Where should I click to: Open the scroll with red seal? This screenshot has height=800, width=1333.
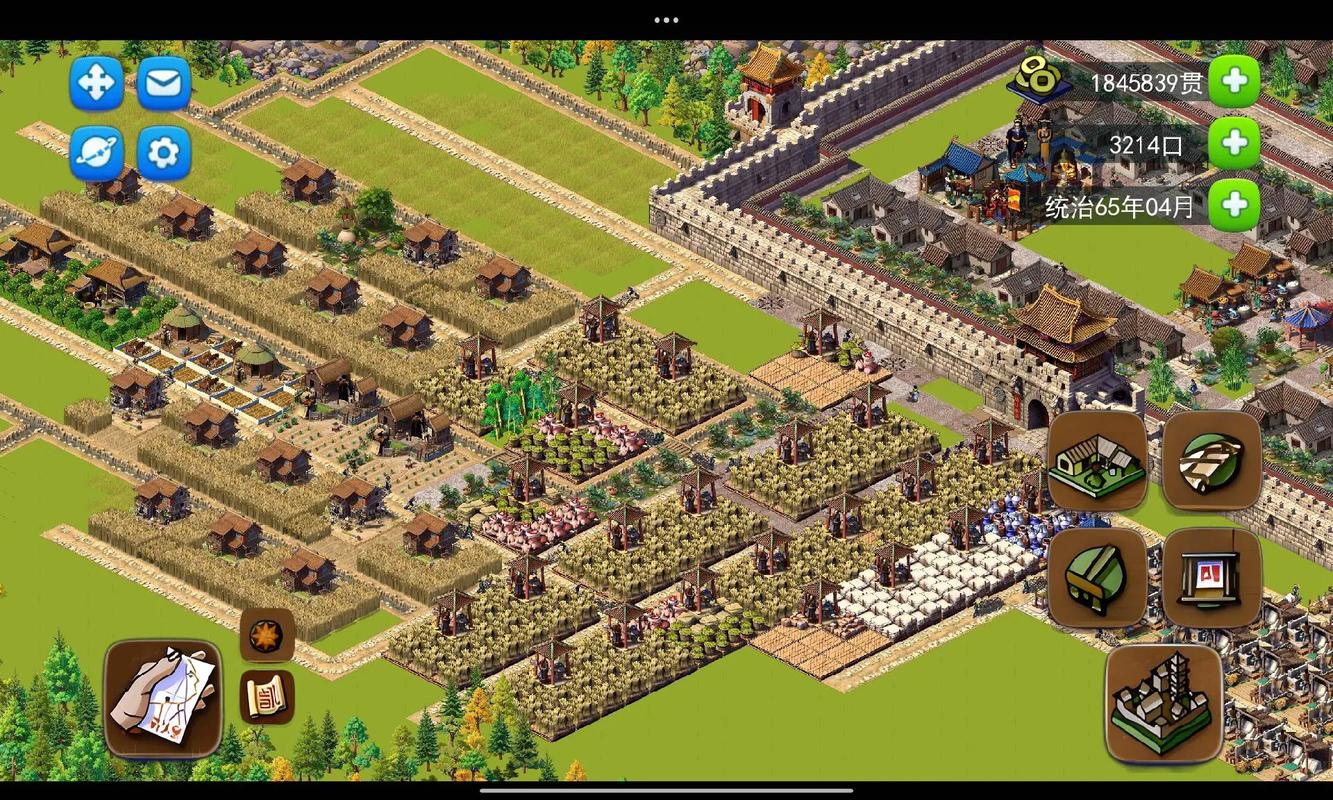tap(267, 696)
